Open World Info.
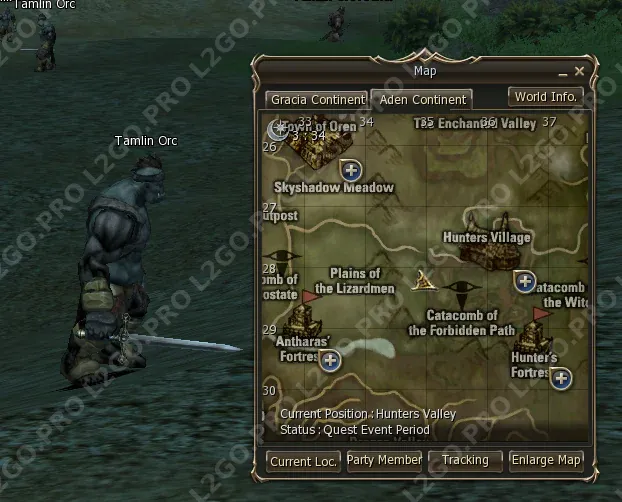 [x=546, y=97]
